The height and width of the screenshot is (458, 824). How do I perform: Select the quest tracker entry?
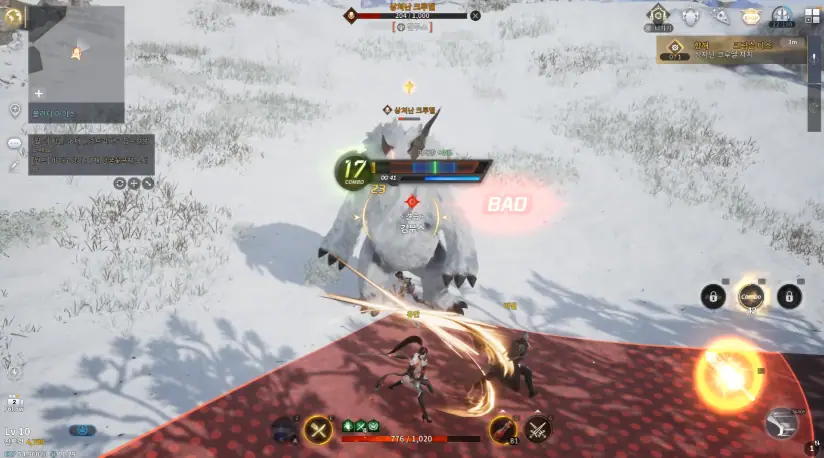point(730,50)
